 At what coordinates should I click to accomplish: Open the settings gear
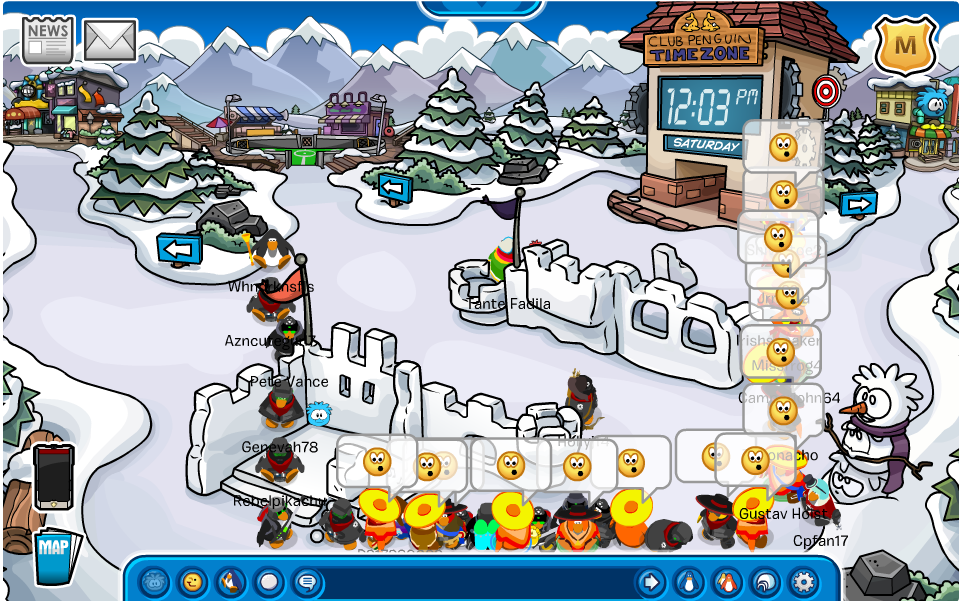[803, 581]
